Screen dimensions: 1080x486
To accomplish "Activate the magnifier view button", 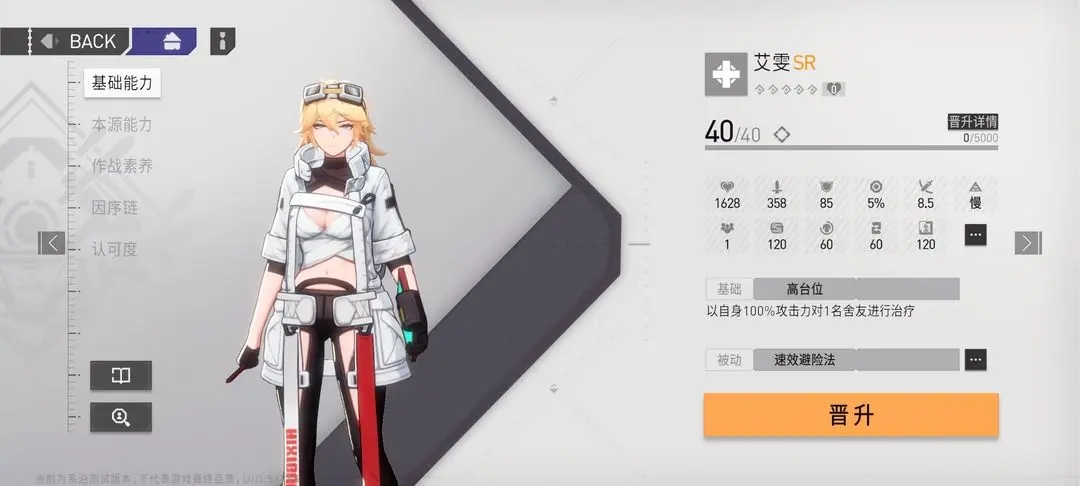I will pos(121,417).
